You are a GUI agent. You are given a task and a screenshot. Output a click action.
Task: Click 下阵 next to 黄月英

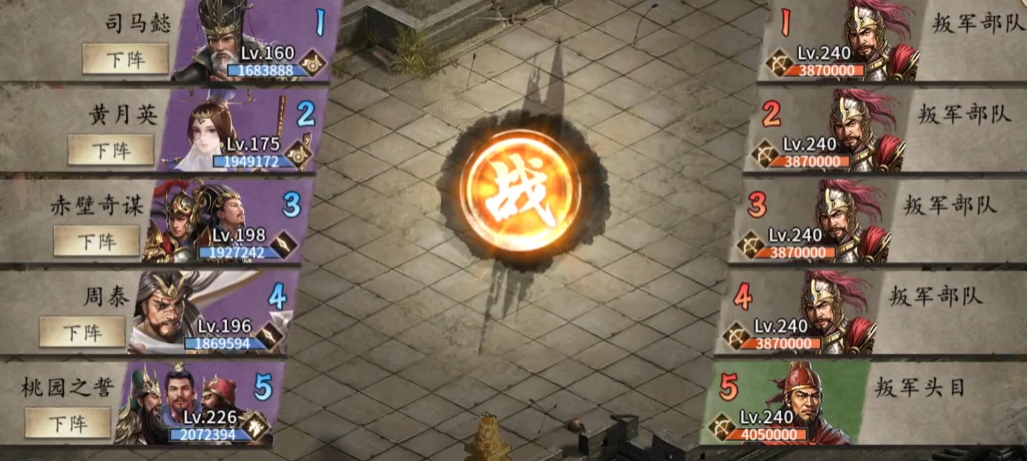[111, 150]
